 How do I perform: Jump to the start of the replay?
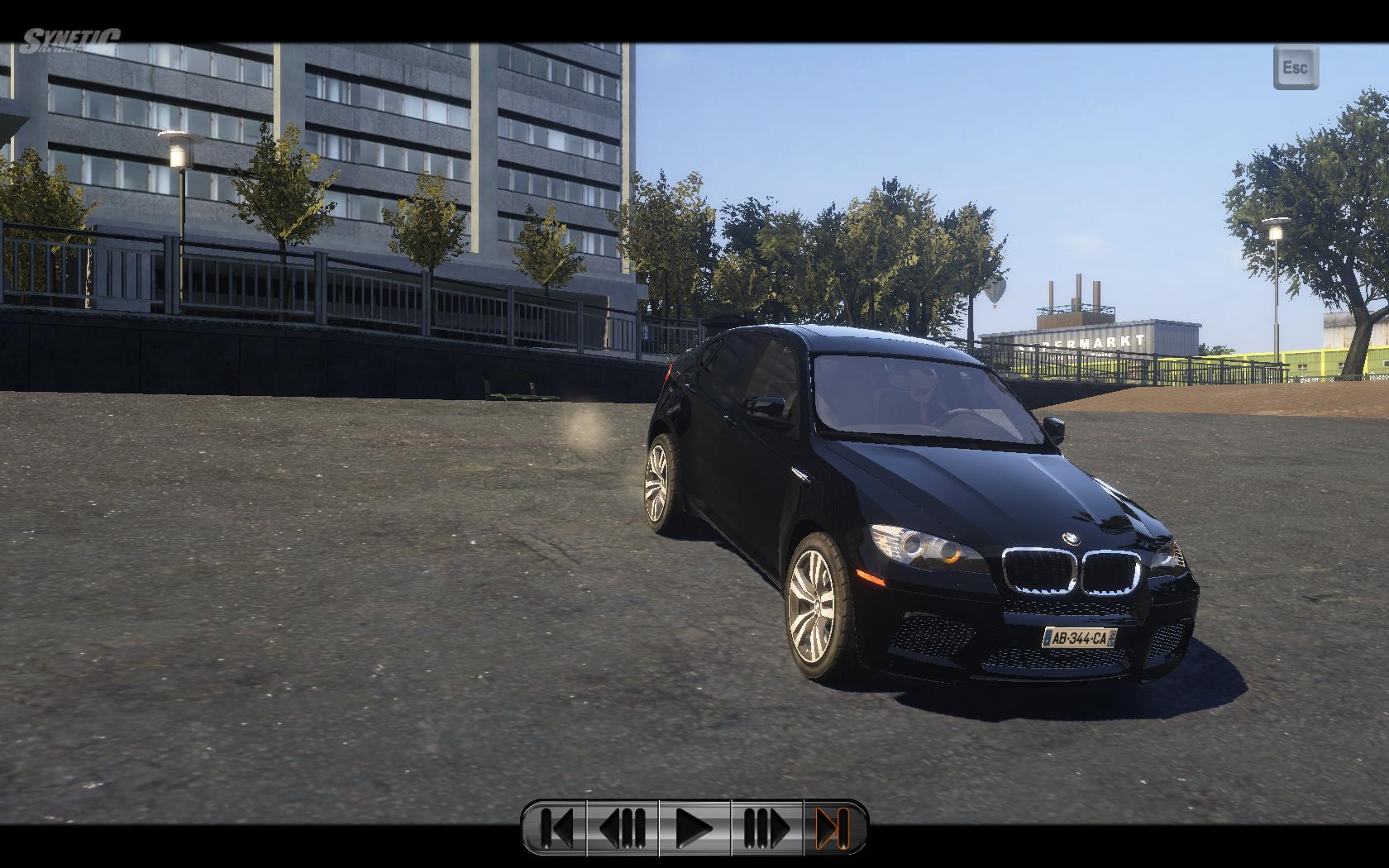tap(556, 827)
